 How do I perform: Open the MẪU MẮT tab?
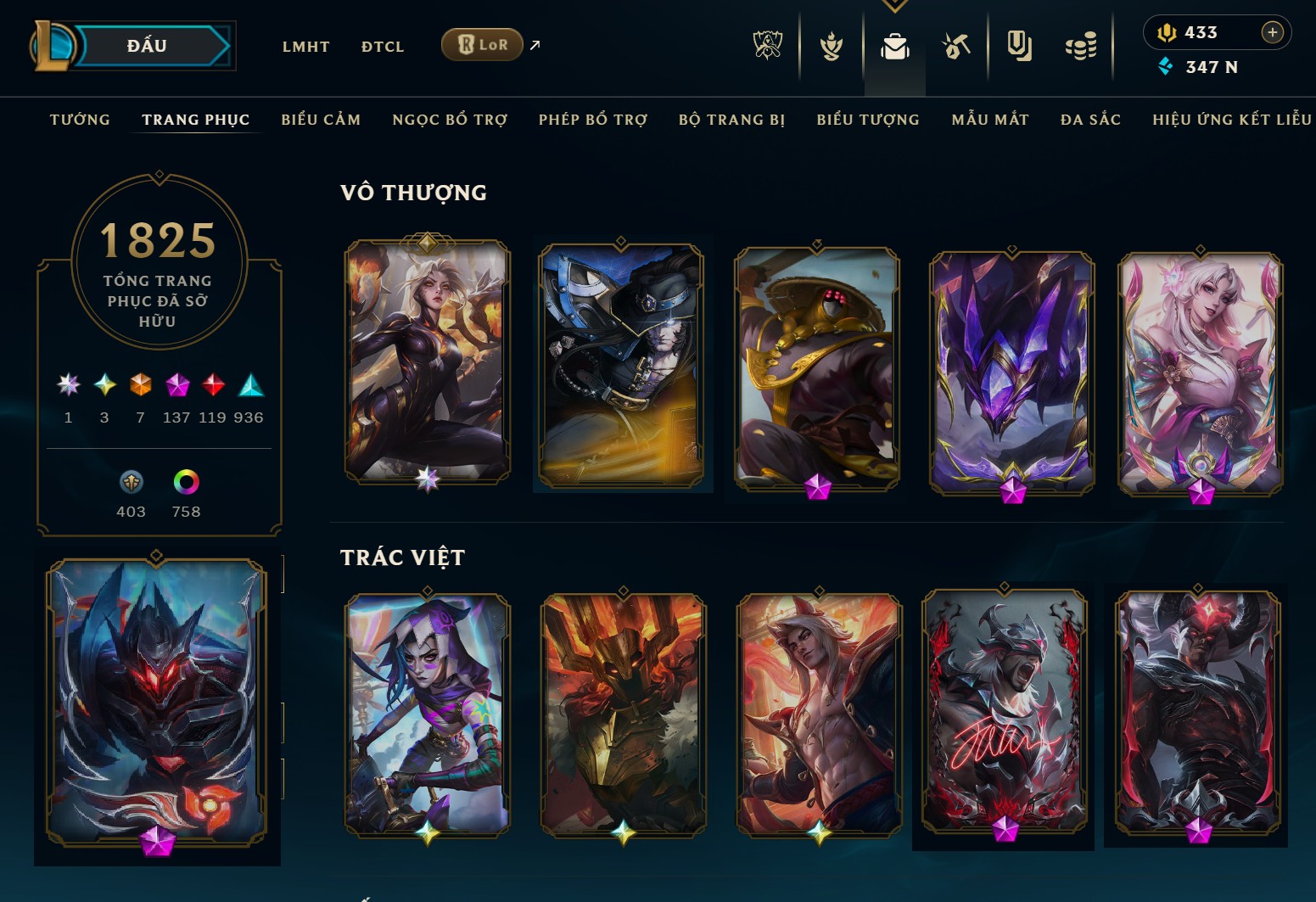[989, 120]
